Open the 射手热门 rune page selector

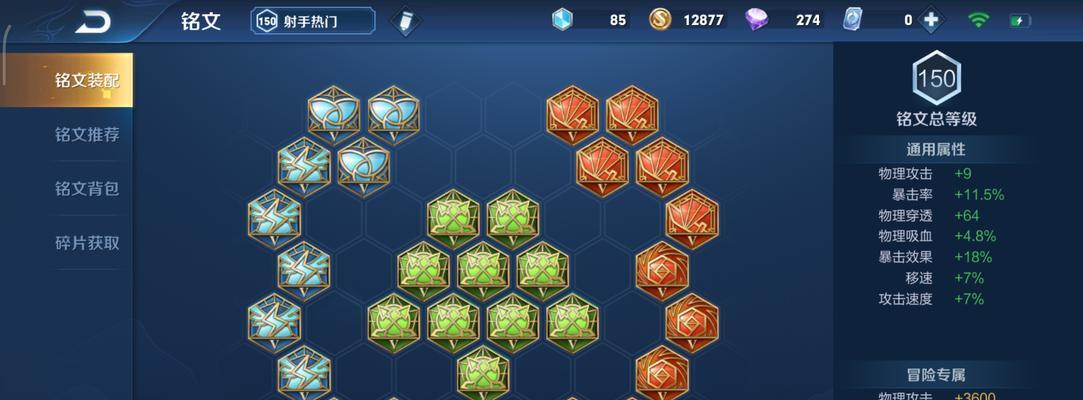click(312, 21)
